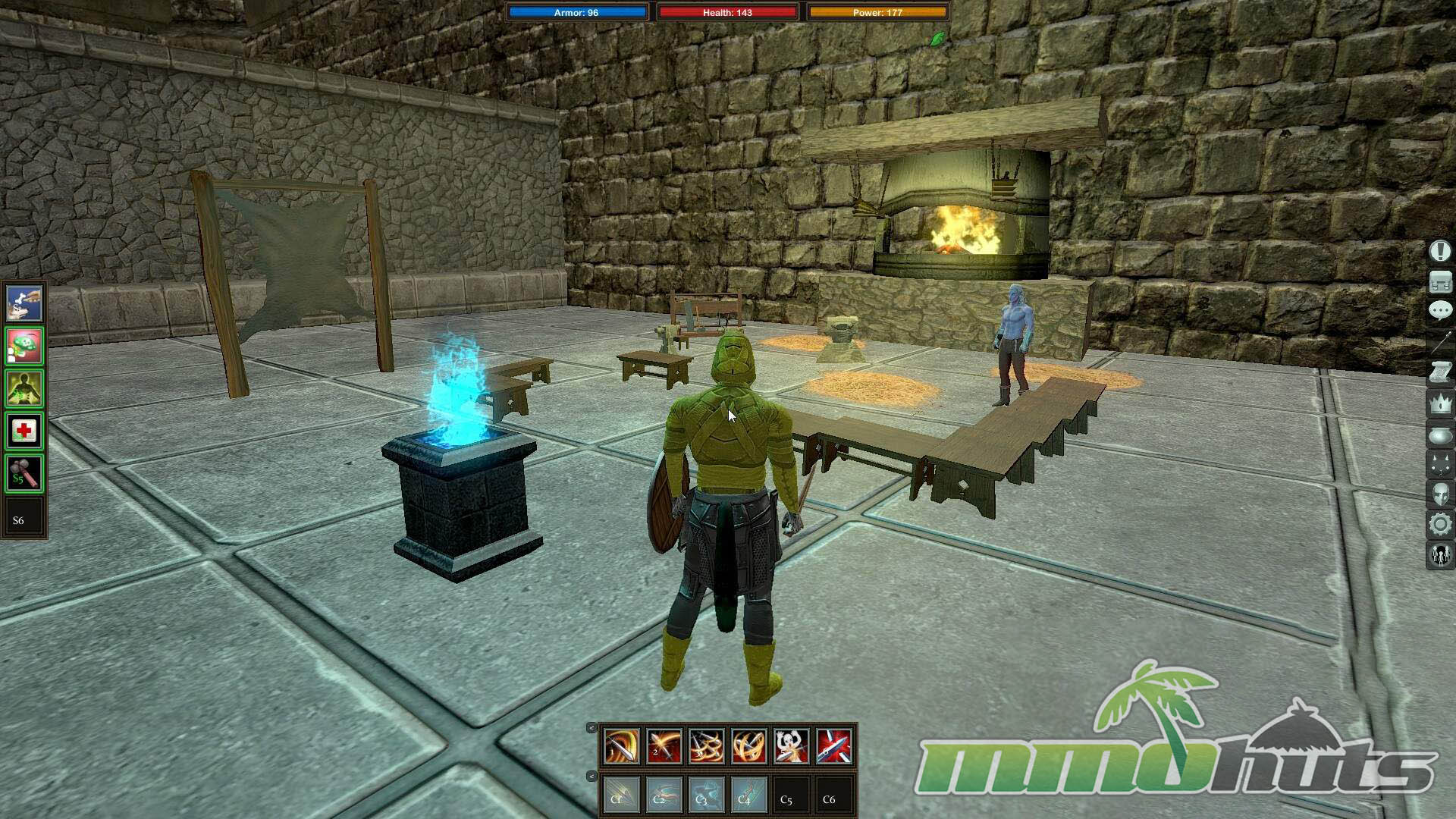The width and height of the screenshot is (1456, 819).
Task: Activate the dog and bone skill
Action: [24, 304]
